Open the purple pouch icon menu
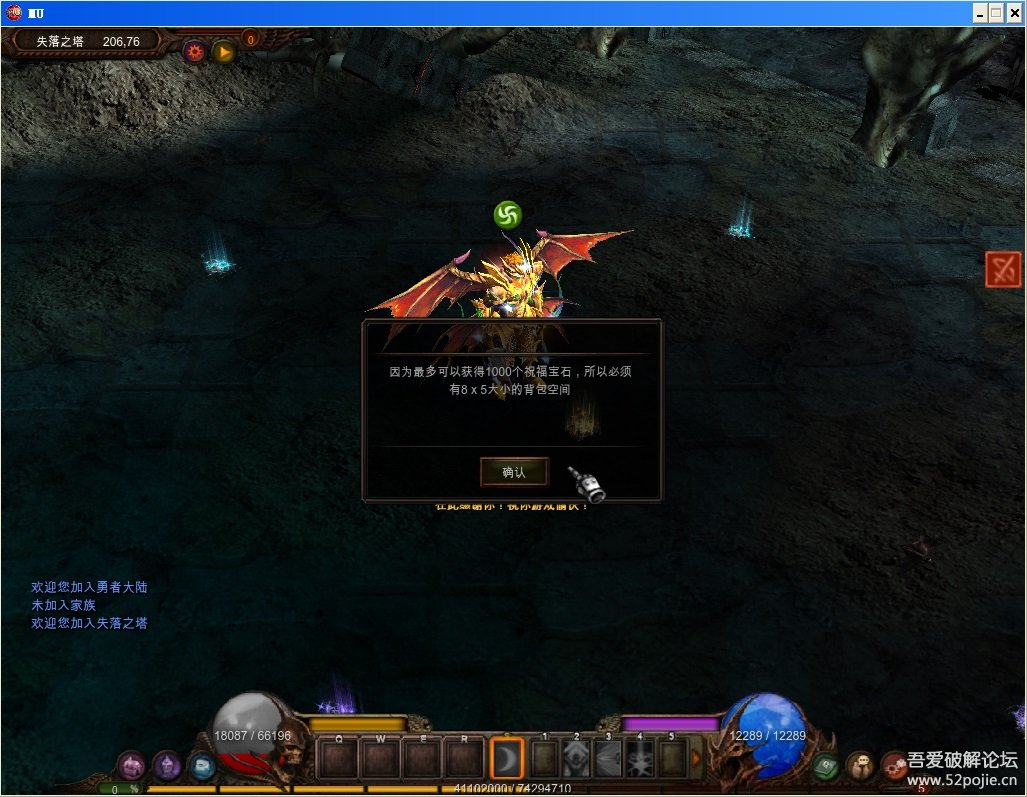Viewport: 1027px width, 797px height. coord(132,766)
